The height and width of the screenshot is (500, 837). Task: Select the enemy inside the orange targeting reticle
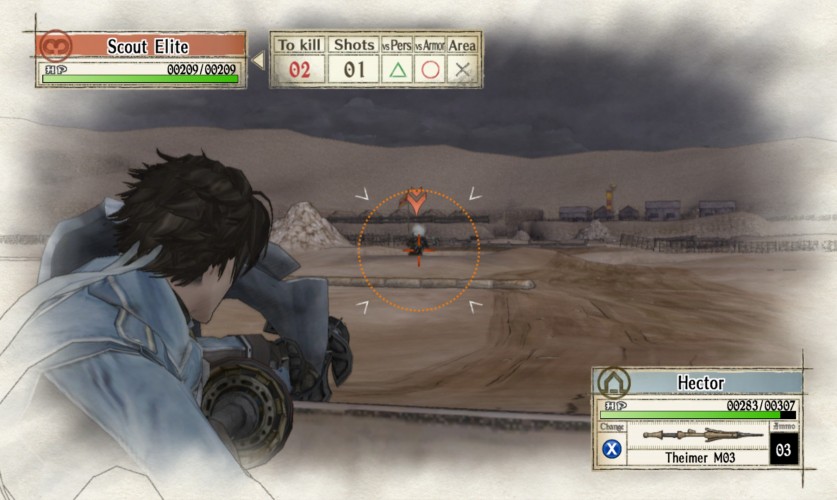coord(417,239)
